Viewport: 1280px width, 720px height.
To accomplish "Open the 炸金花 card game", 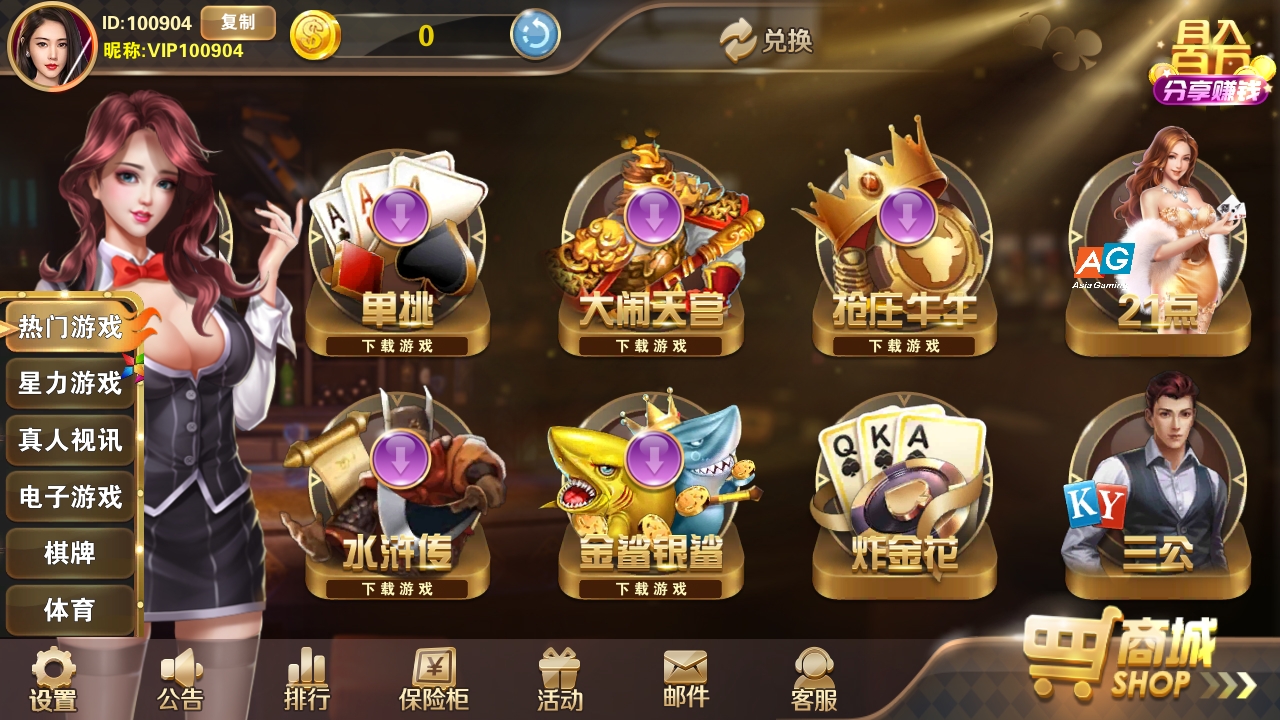I will tap(905, 500).
